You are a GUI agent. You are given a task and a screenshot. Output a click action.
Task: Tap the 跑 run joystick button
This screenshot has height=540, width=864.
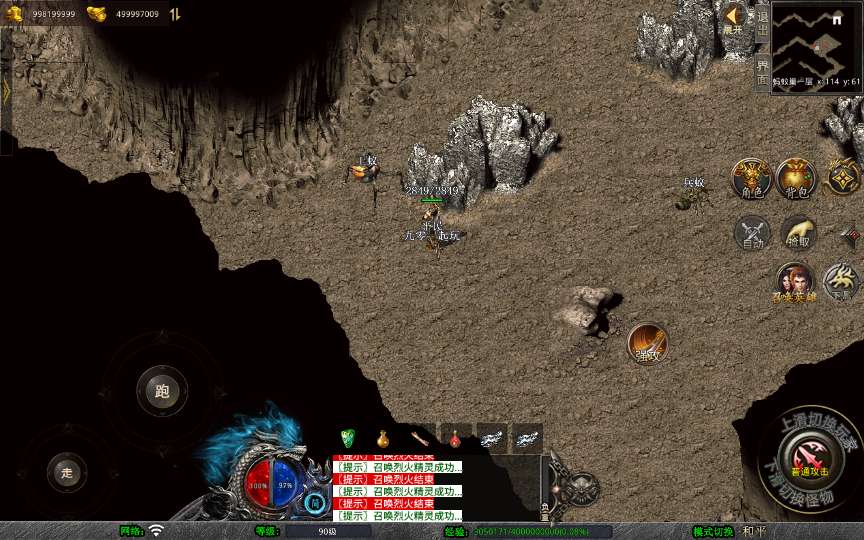162,391
